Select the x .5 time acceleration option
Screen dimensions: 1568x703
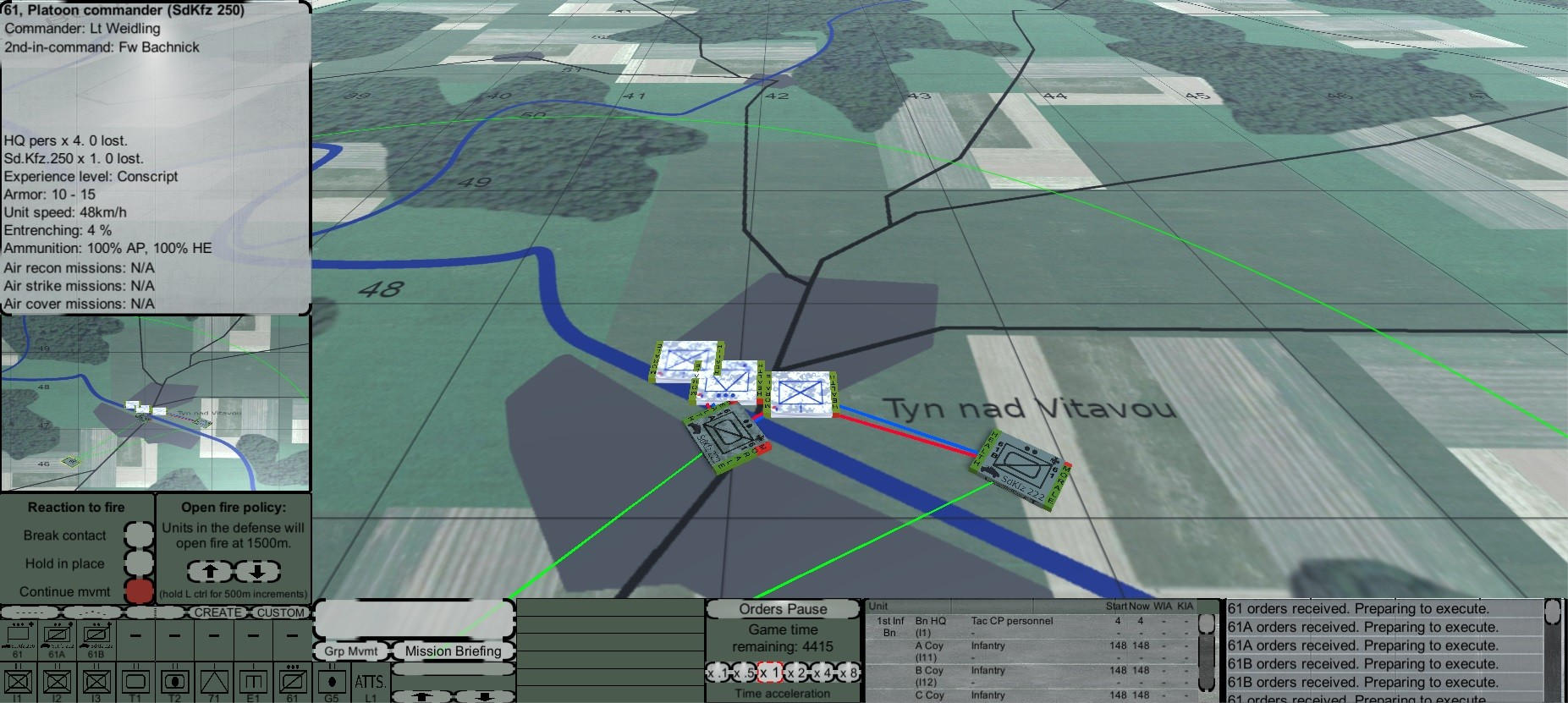[x=745, y=672]
